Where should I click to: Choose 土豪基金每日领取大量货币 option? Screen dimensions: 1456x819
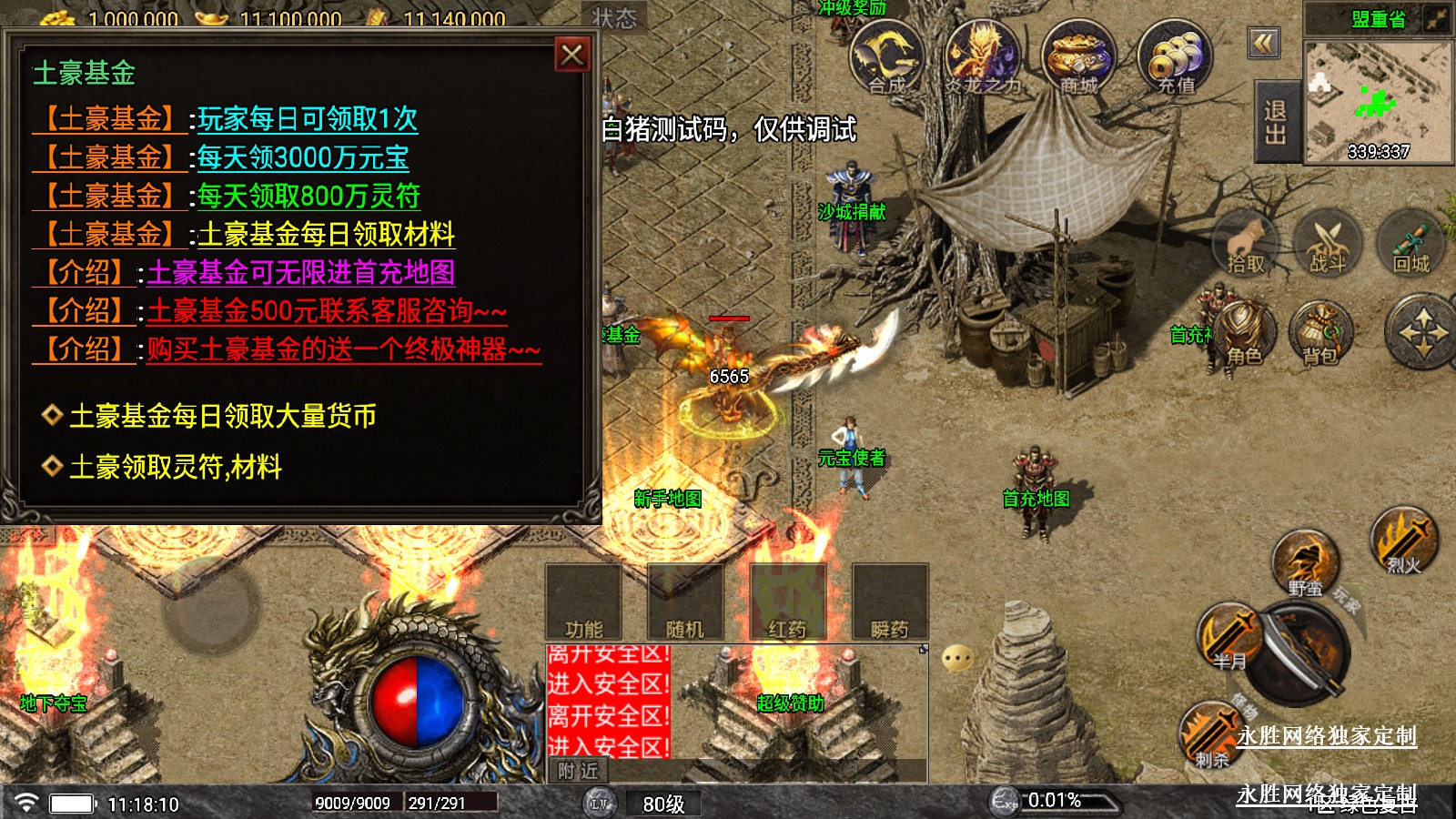(222, 416)
